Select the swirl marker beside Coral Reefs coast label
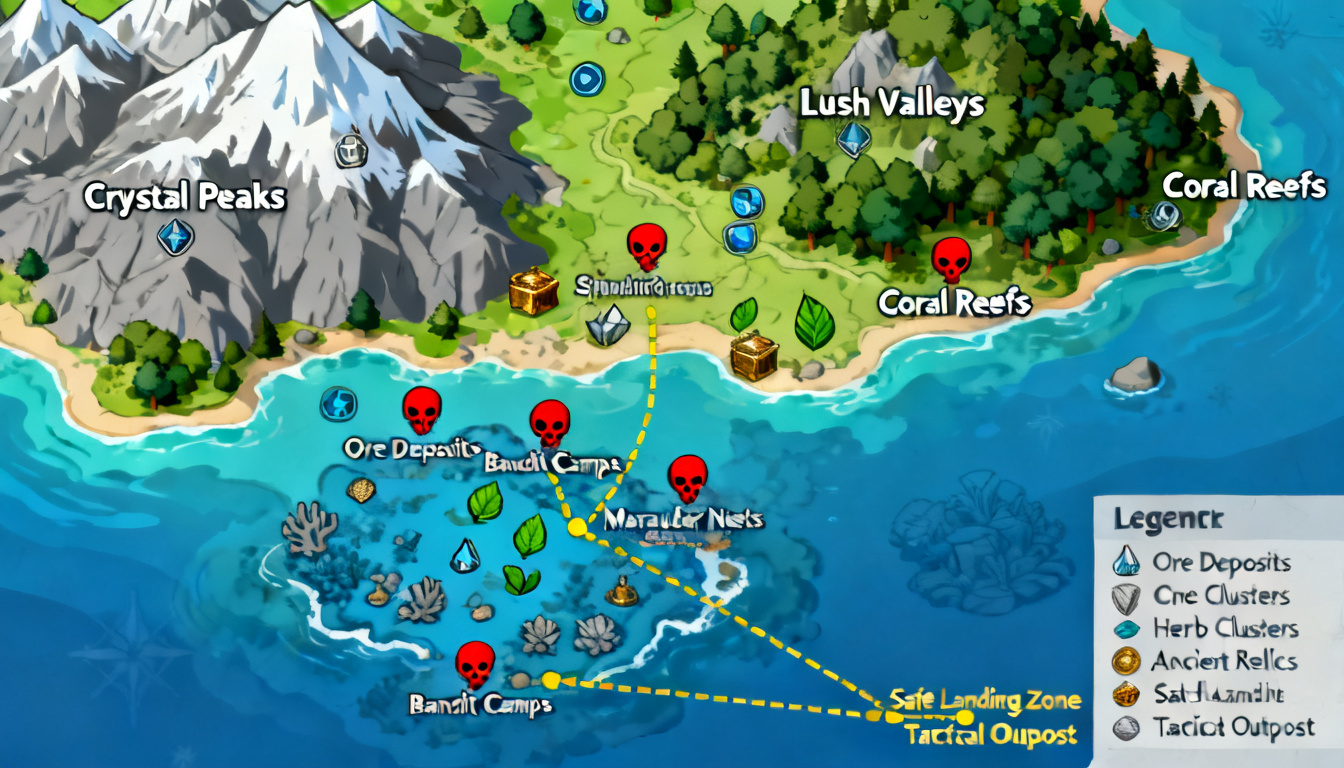This screenshot has height=768, width=1344. pos(1165,215)
